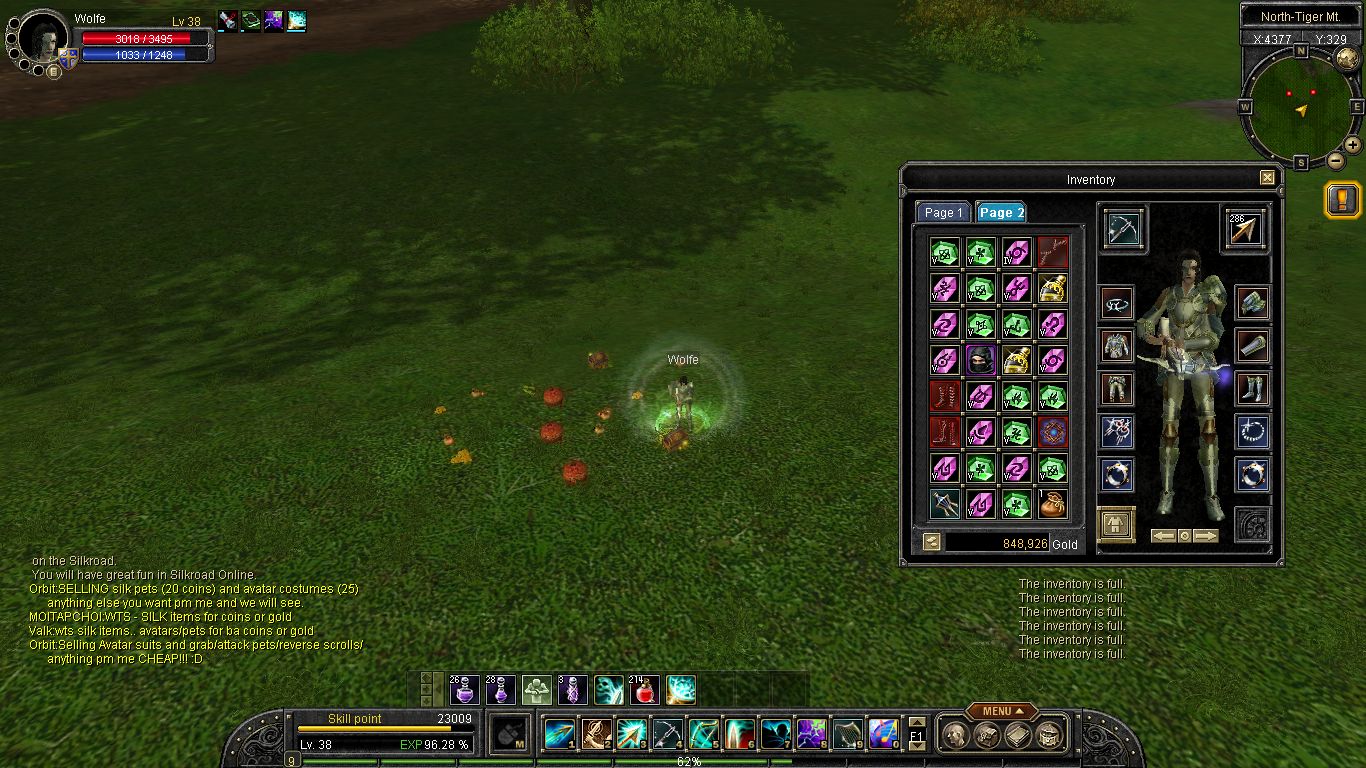Select the gold pouch item in the inventory
The width and height of the screenshot is (1366, 768).
[x=1052, y=504]
